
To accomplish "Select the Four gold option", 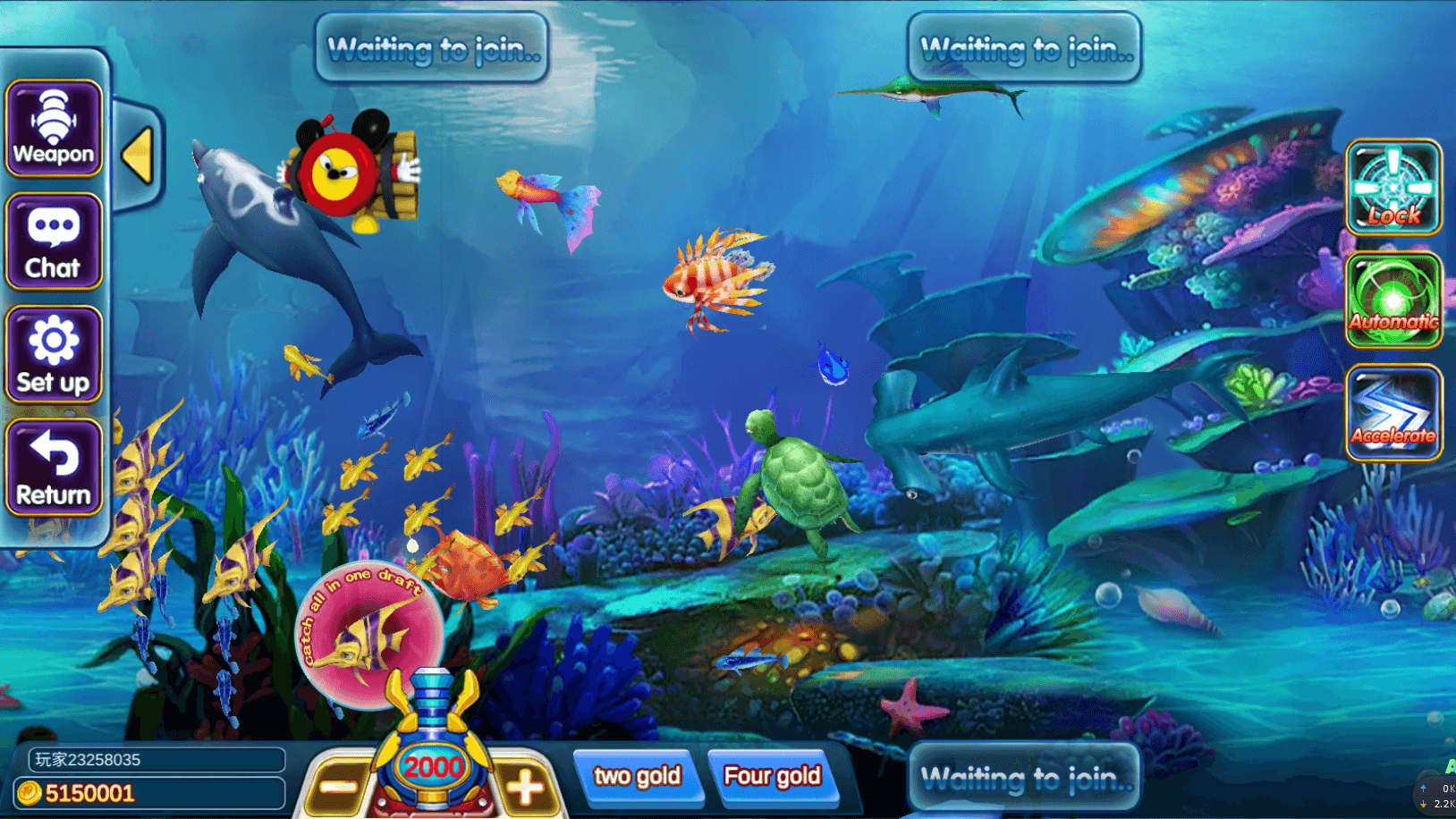I will (772, 776).
